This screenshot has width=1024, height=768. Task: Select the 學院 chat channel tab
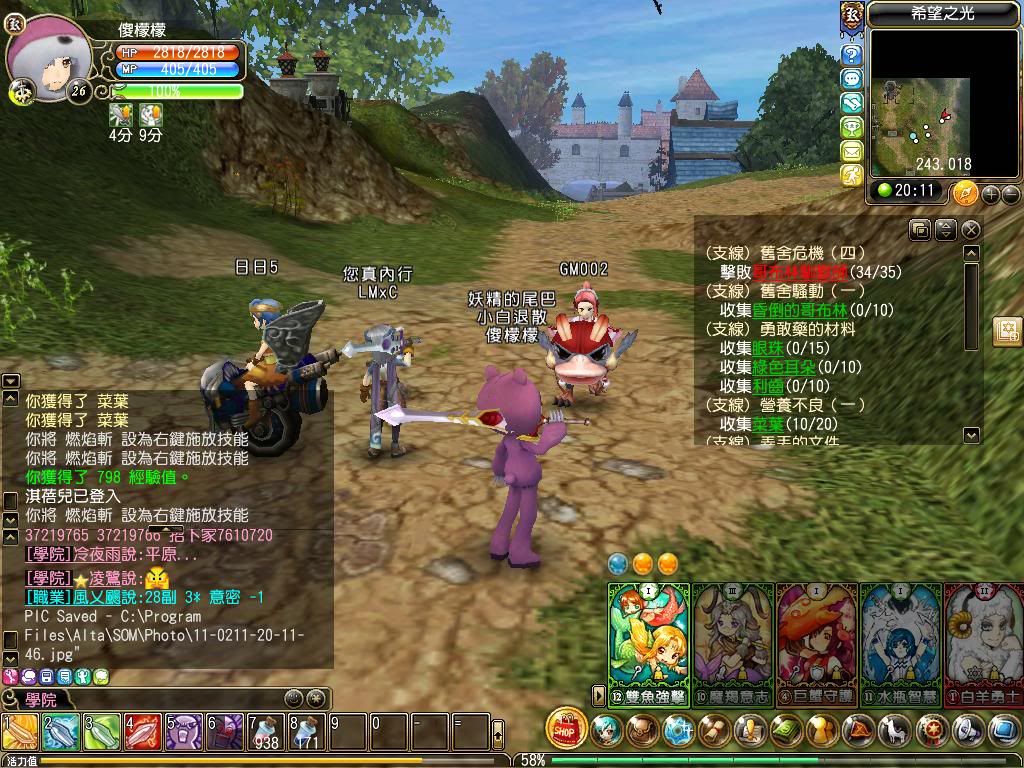click(x=42, y=698)
